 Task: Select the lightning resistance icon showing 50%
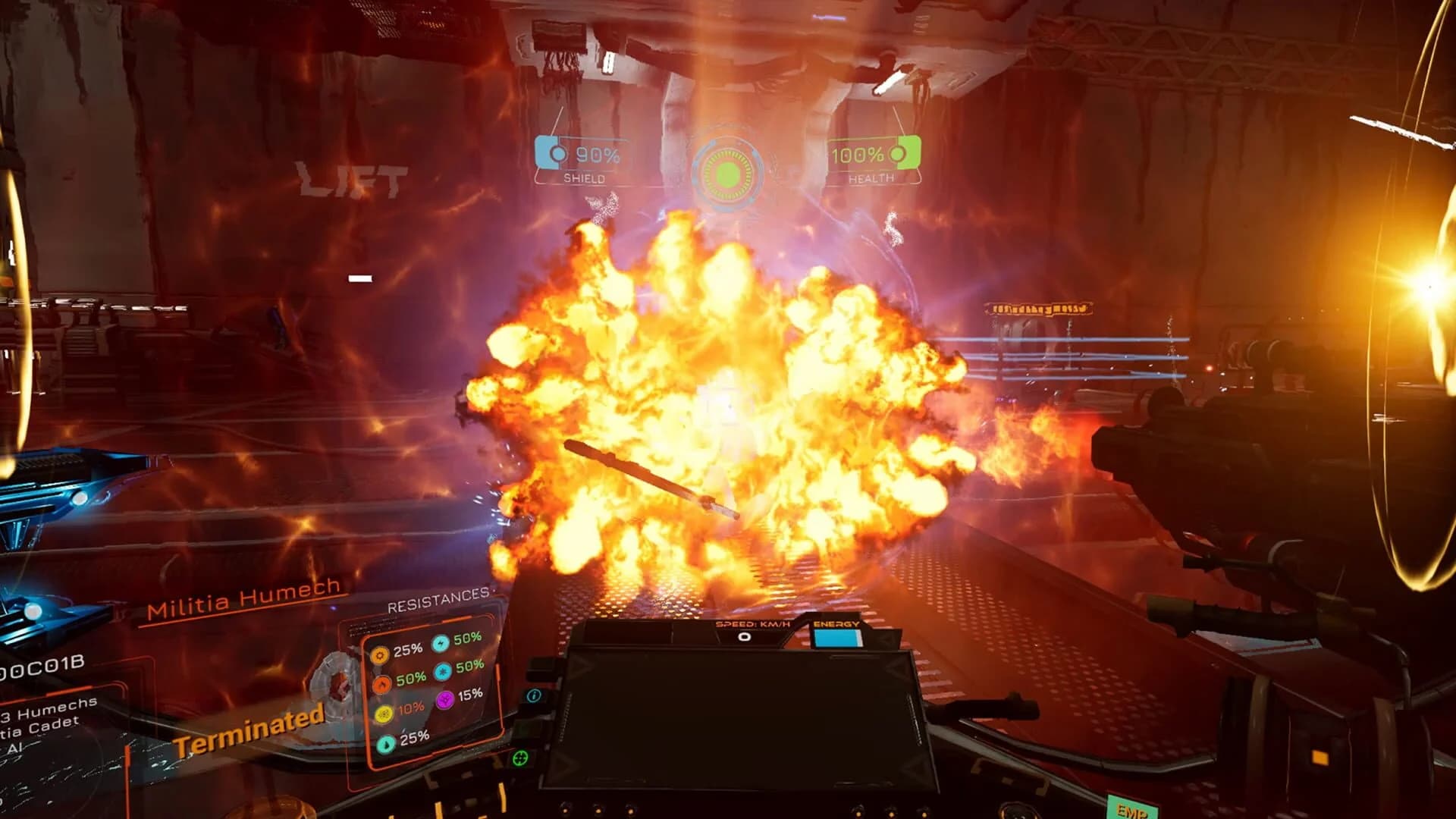tap(440, 644)
